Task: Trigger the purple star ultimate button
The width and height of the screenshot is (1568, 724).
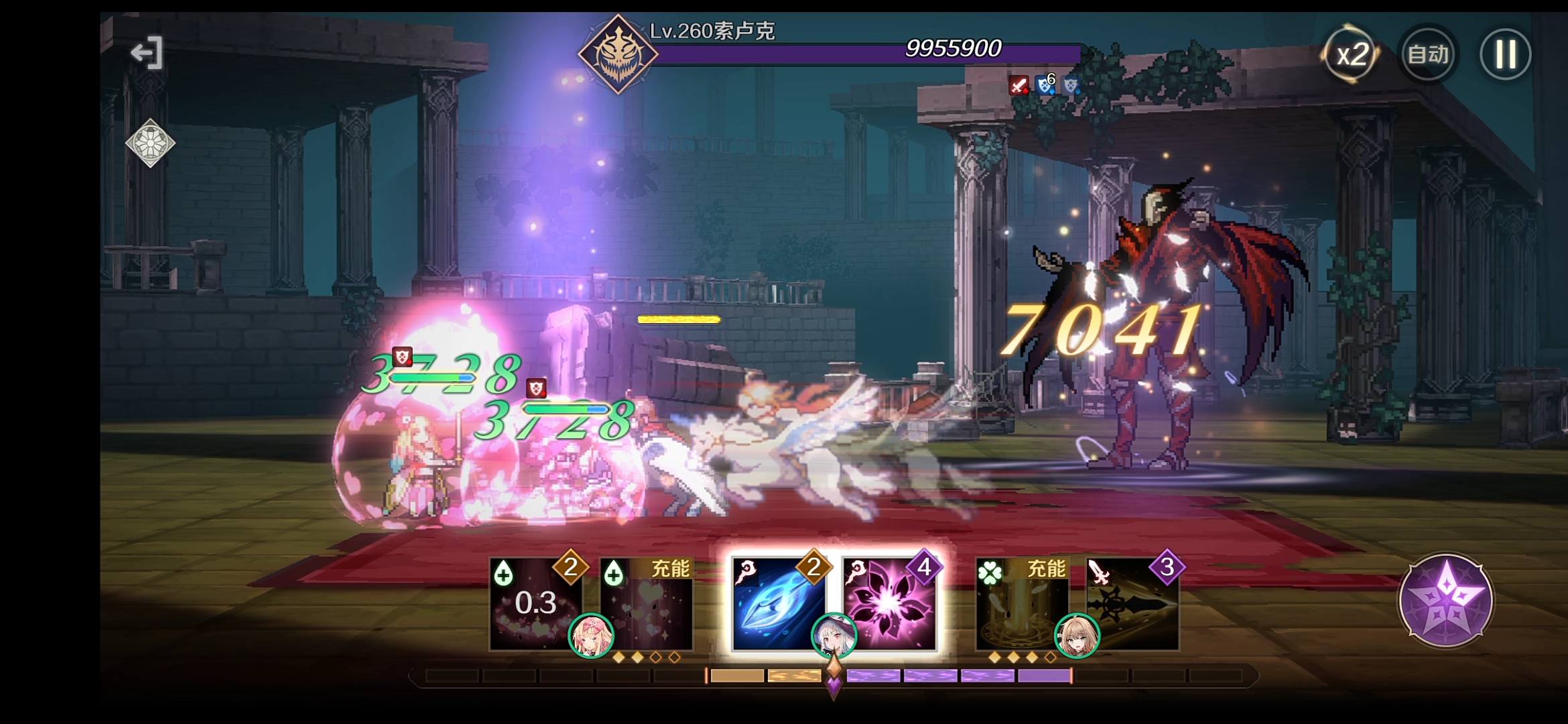Action: [x=1445, y=599]
